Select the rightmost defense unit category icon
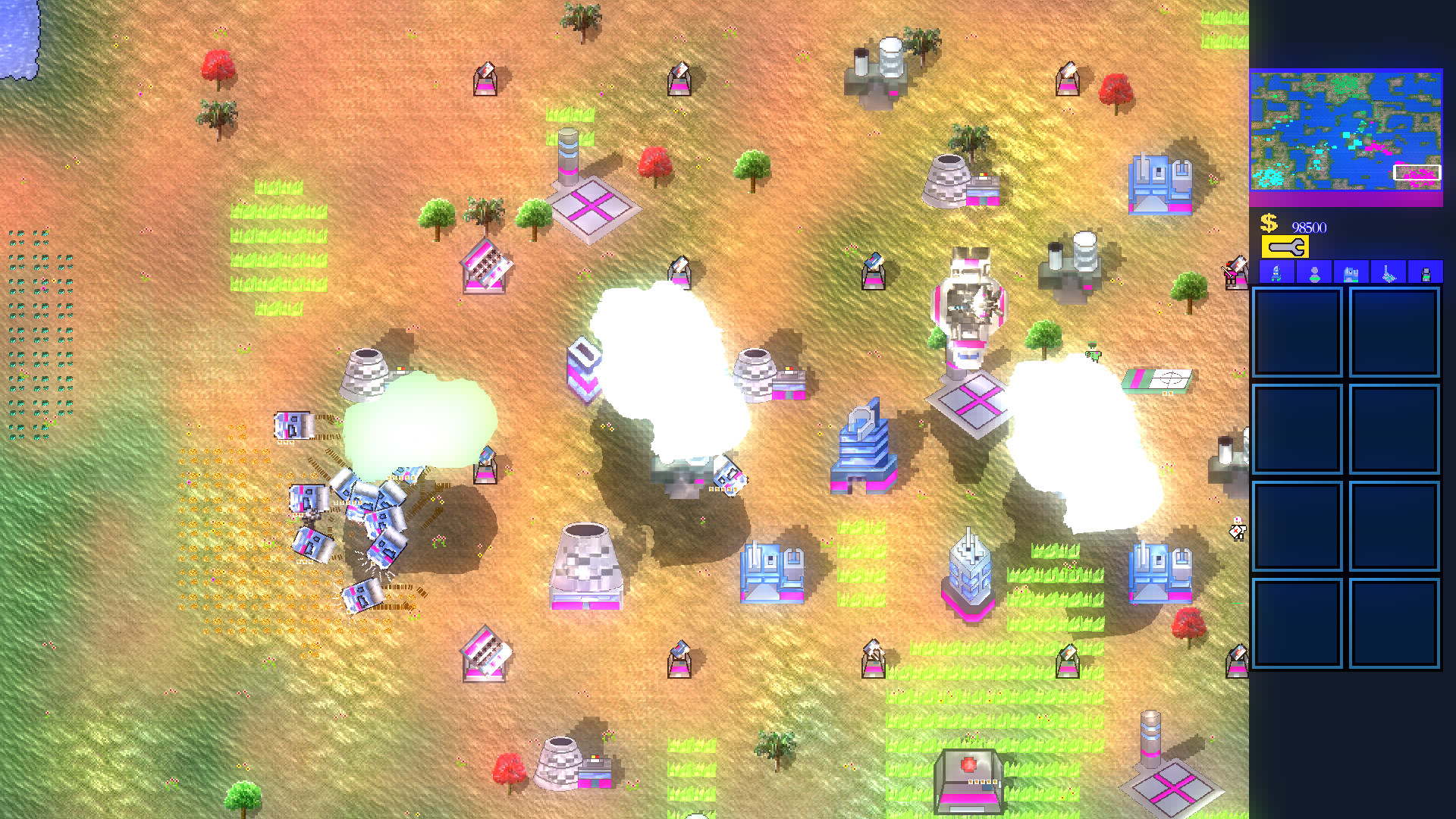The width and height of the screenshot is (1456, 819). tap(1426, 271)
